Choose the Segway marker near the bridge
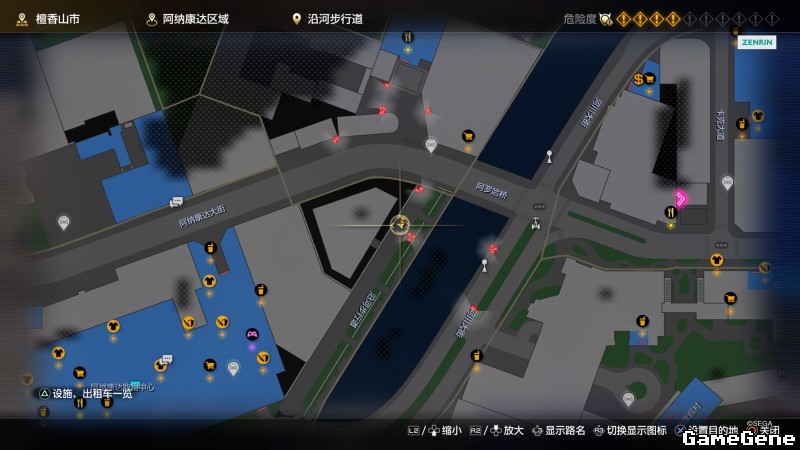This screenshot has height=450, width=800. pos(536,223)
